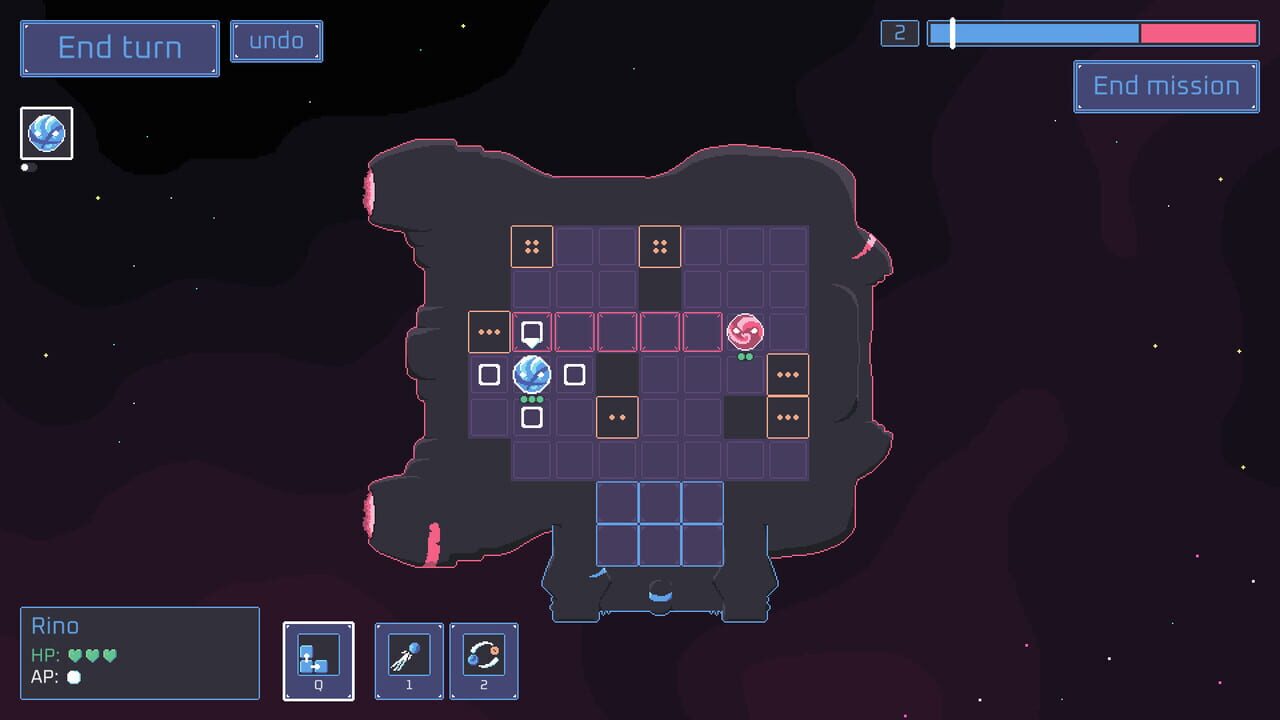The image size is (1280, 720).
Task: Select the red enemy swirl unit
Action: [x=745, y=330]
